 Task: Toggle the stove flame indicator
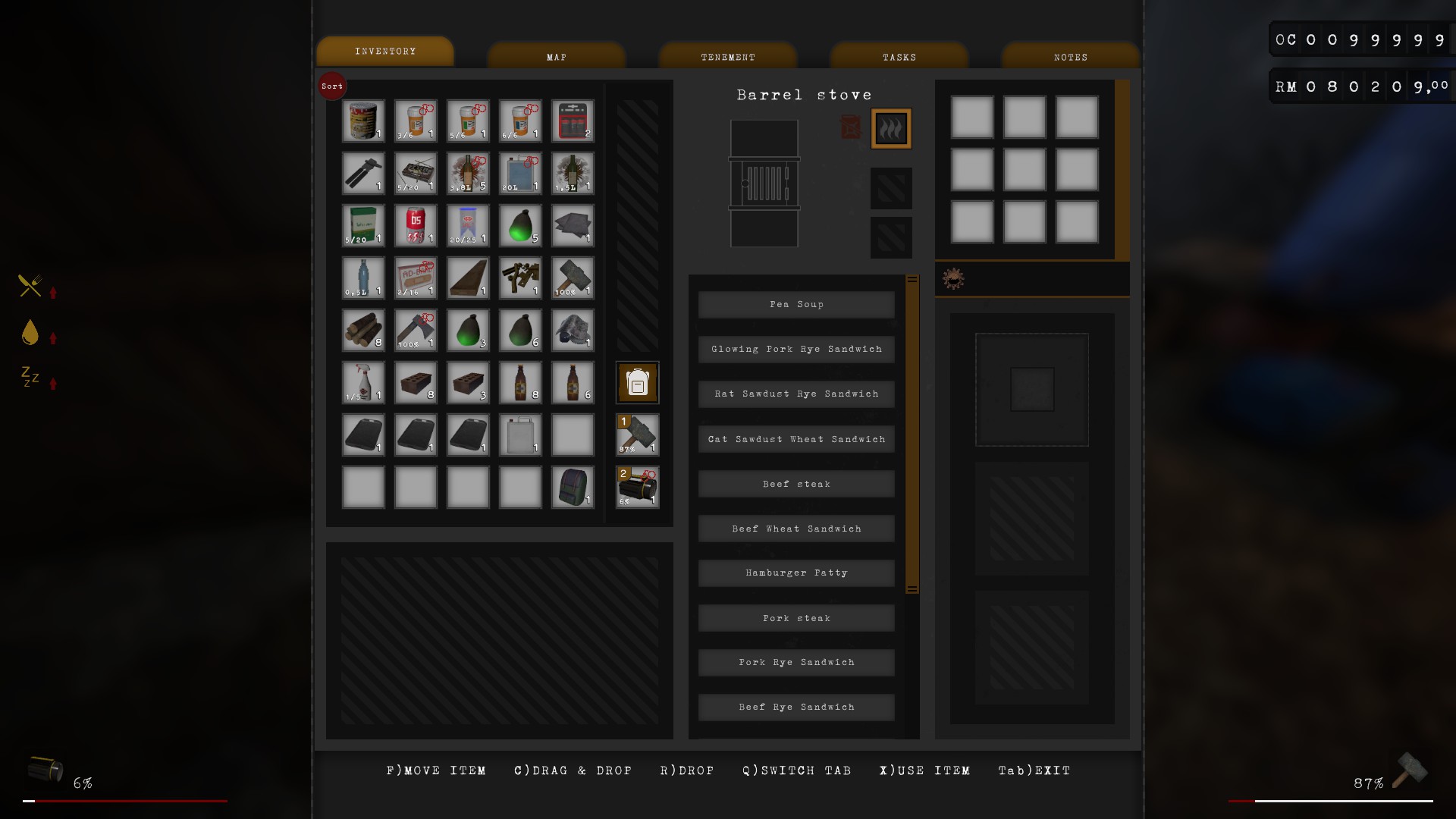(x=891, y=128)
